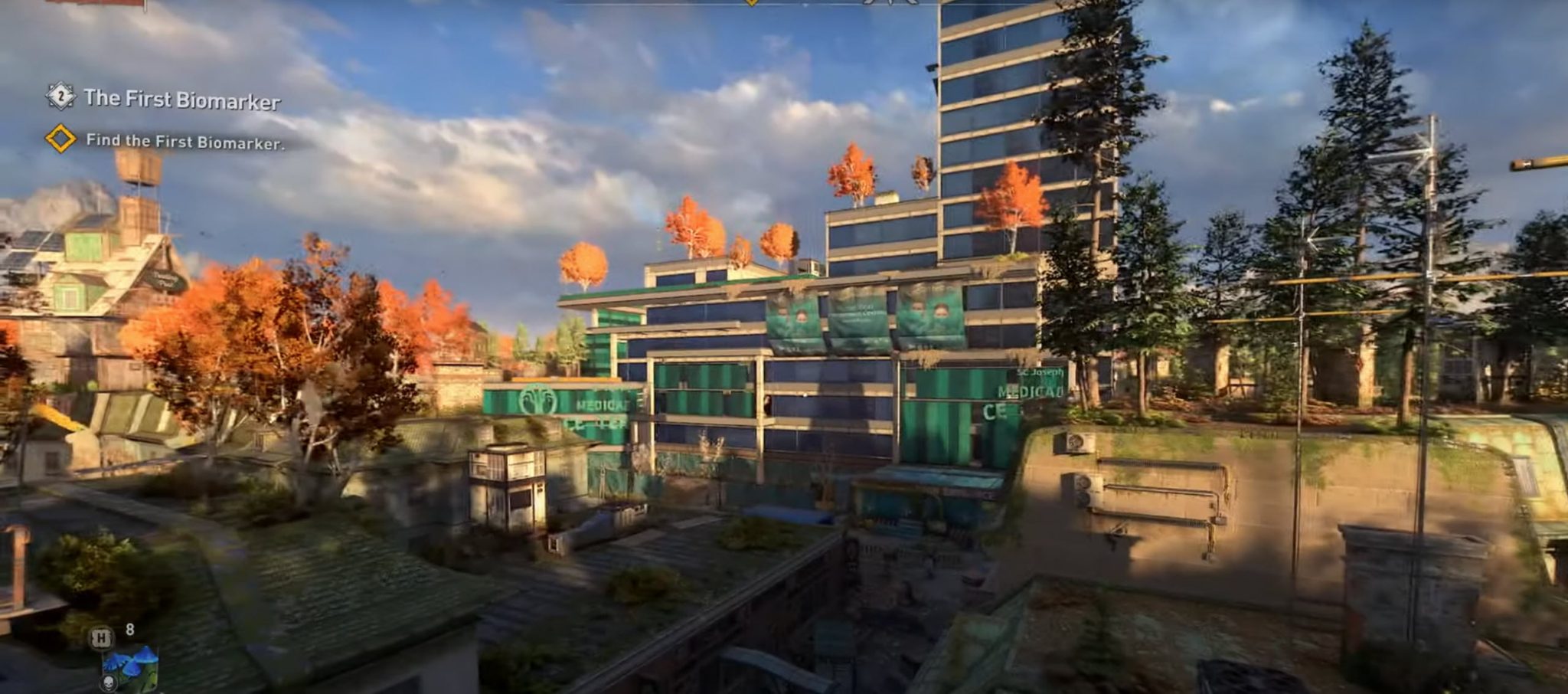Viewport: 1568px width, 694px height.
Task: Expand the consumable item selector above the mushroom icon
Action: tap(101, 638)
